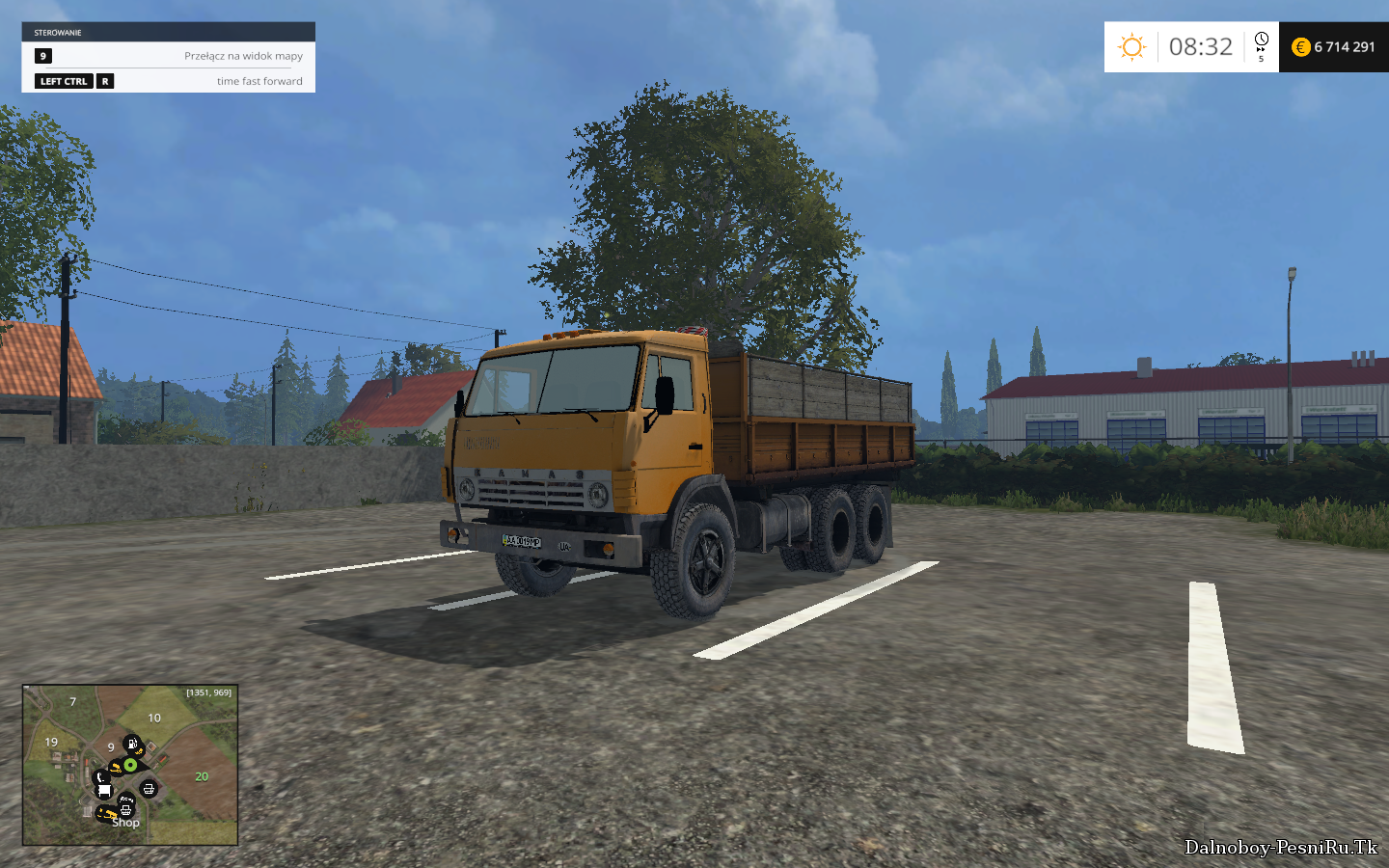
Task: Click the Shop marker icon on the minimap
Action: click(125, 810)
